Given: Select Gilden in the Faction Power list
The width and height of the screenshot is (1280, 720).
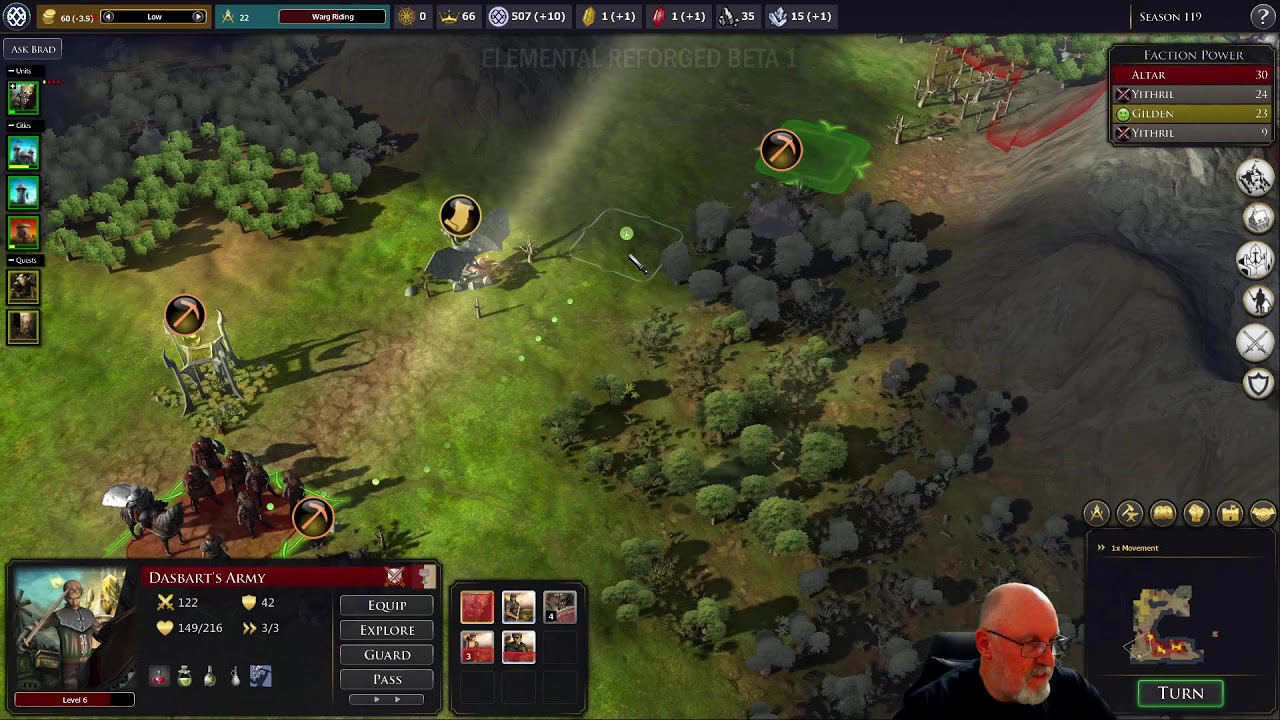Looking at the screenshot, I should point(1190,113).
